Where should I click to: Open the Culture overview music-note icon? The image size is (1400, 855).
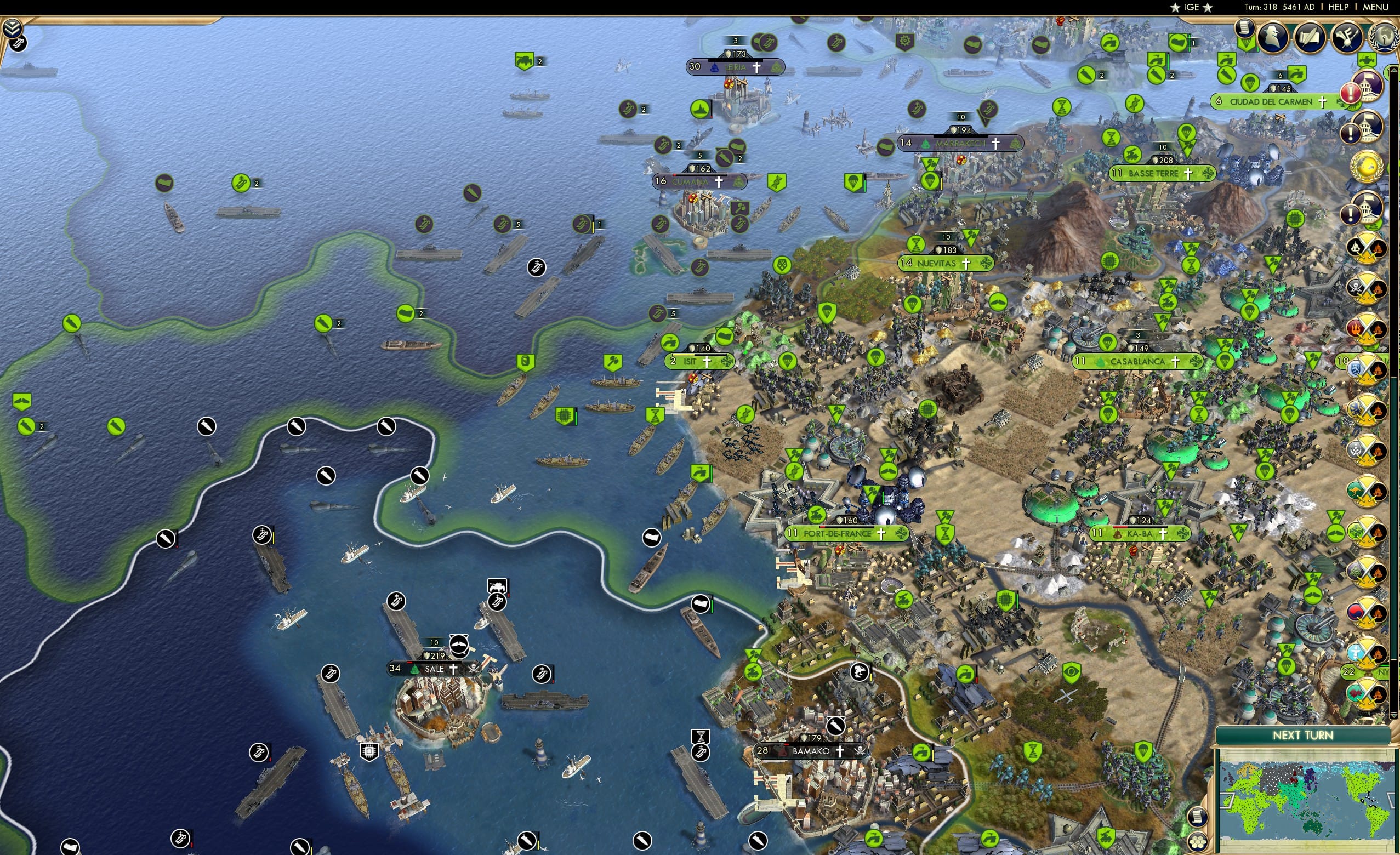1347,37
